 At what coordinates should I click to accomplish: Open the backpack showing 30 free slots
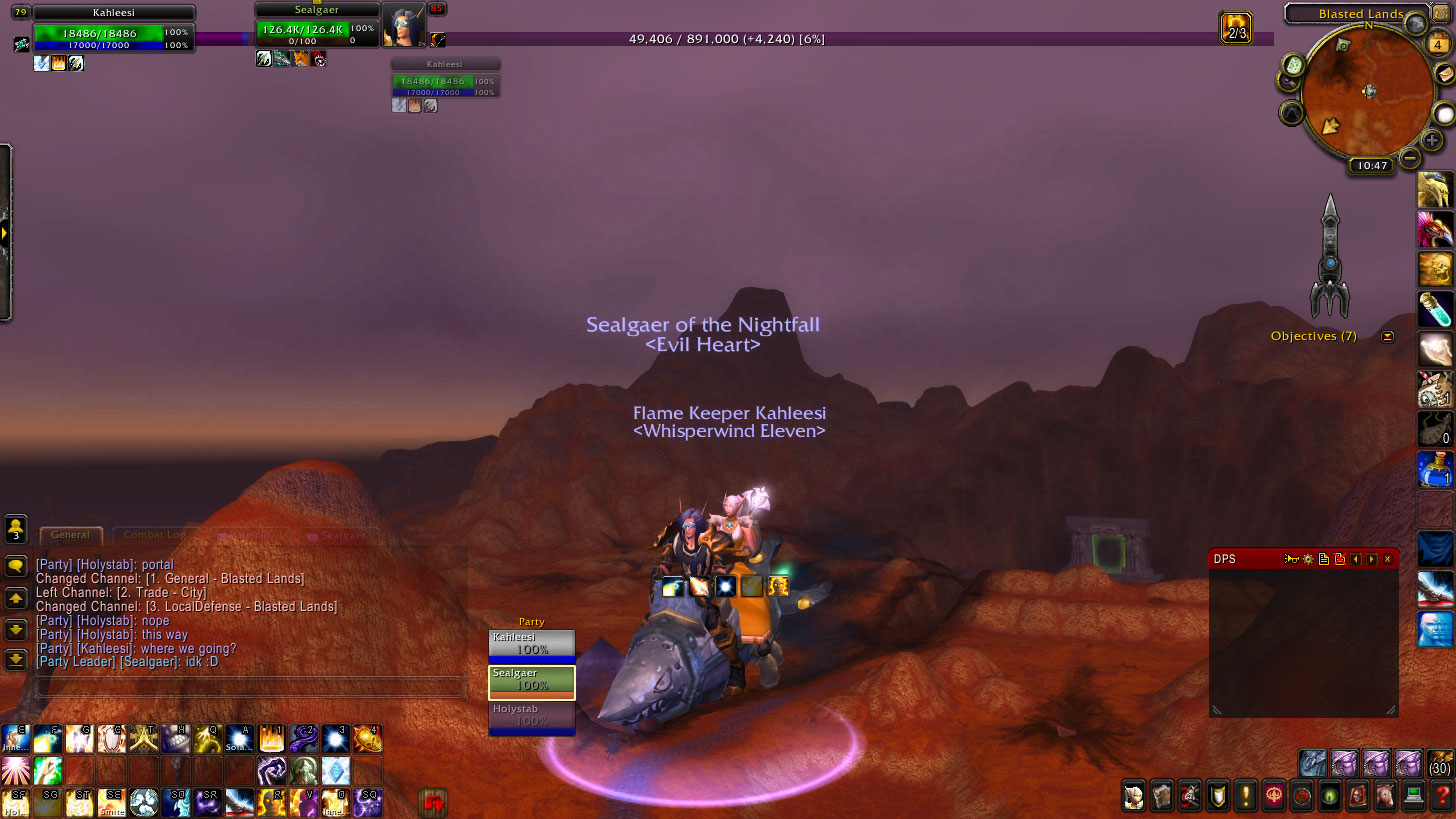click(x=1440, y=762)
